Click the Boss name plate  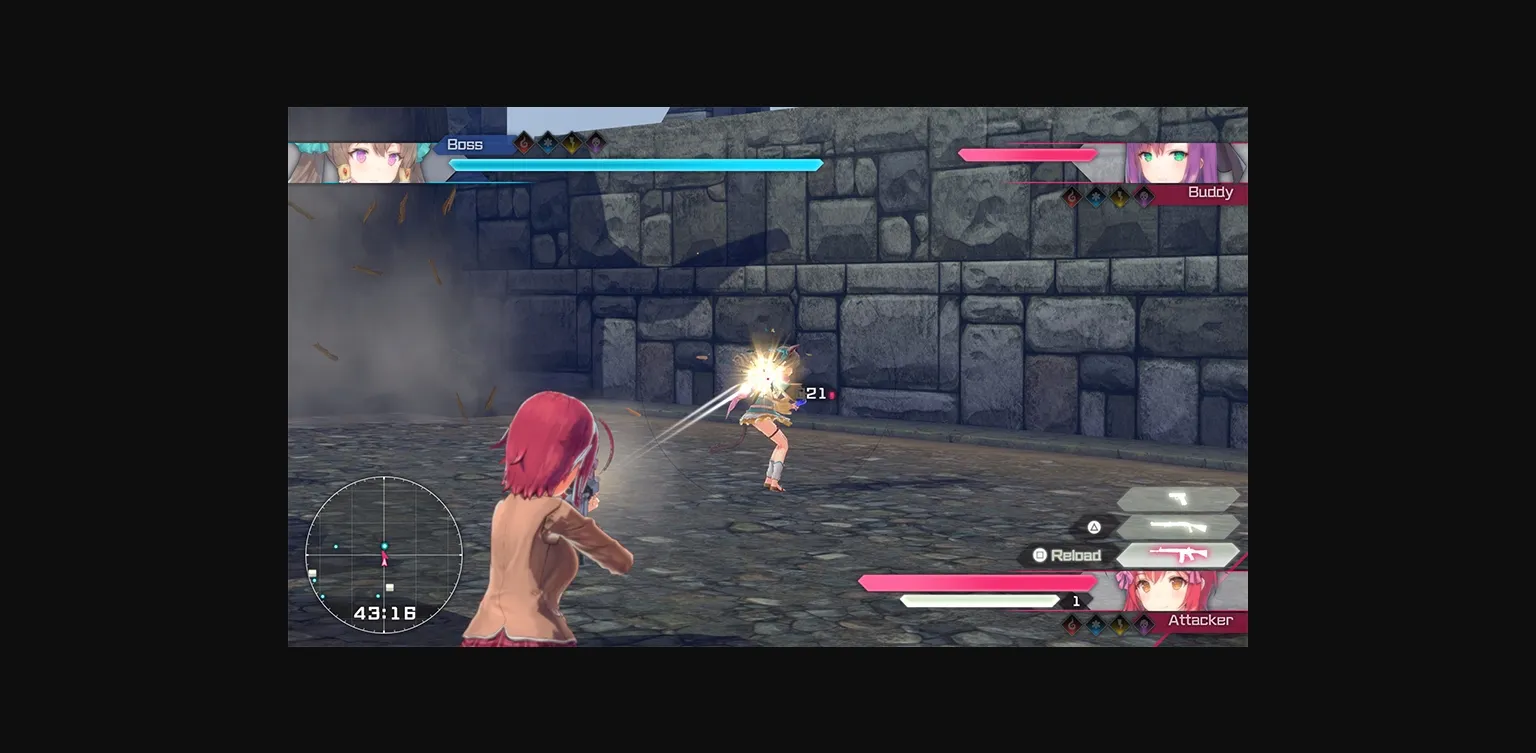[468, 143]
